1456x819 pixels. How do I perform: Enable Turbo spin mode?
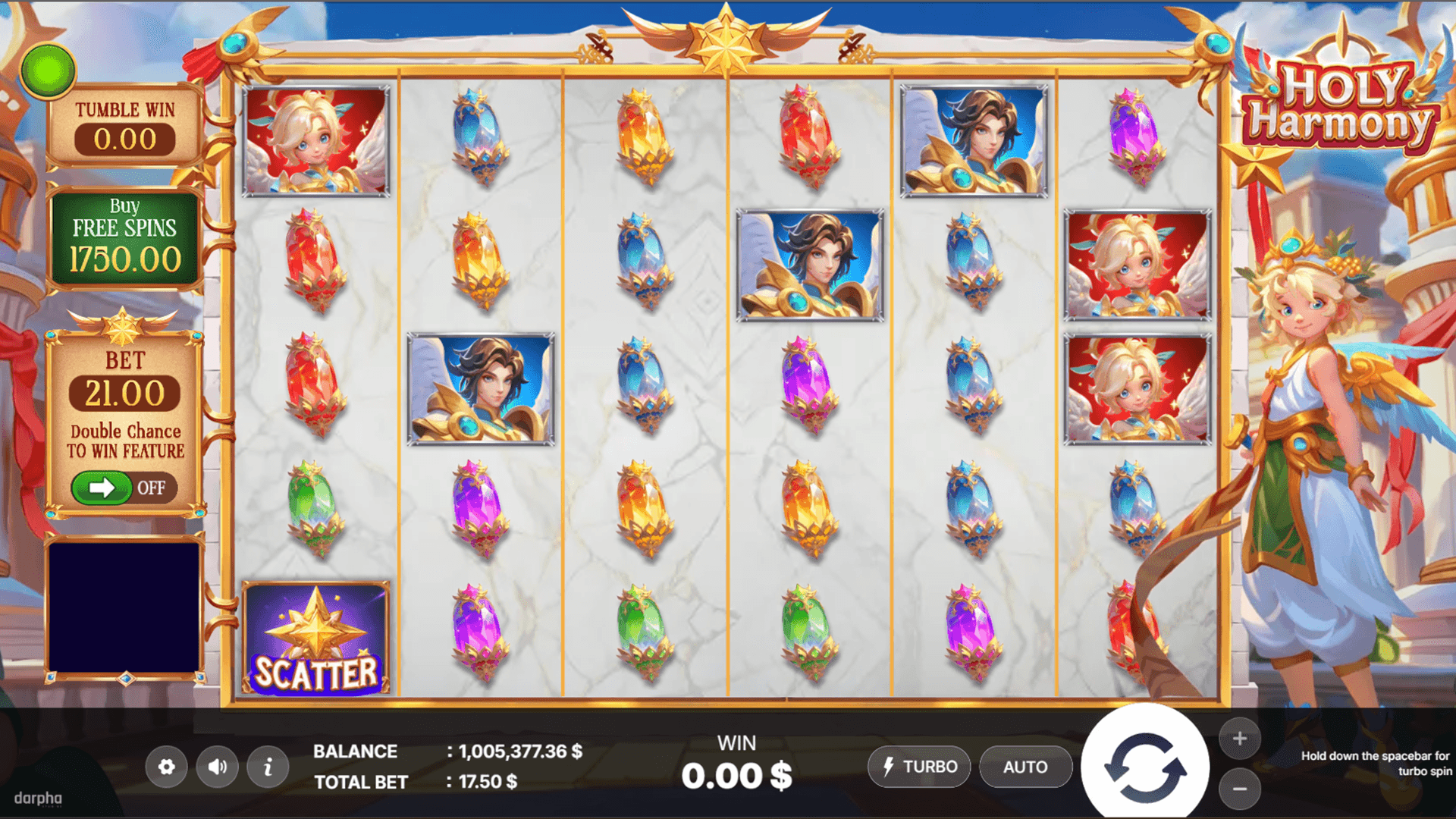[x=919, y=767]
